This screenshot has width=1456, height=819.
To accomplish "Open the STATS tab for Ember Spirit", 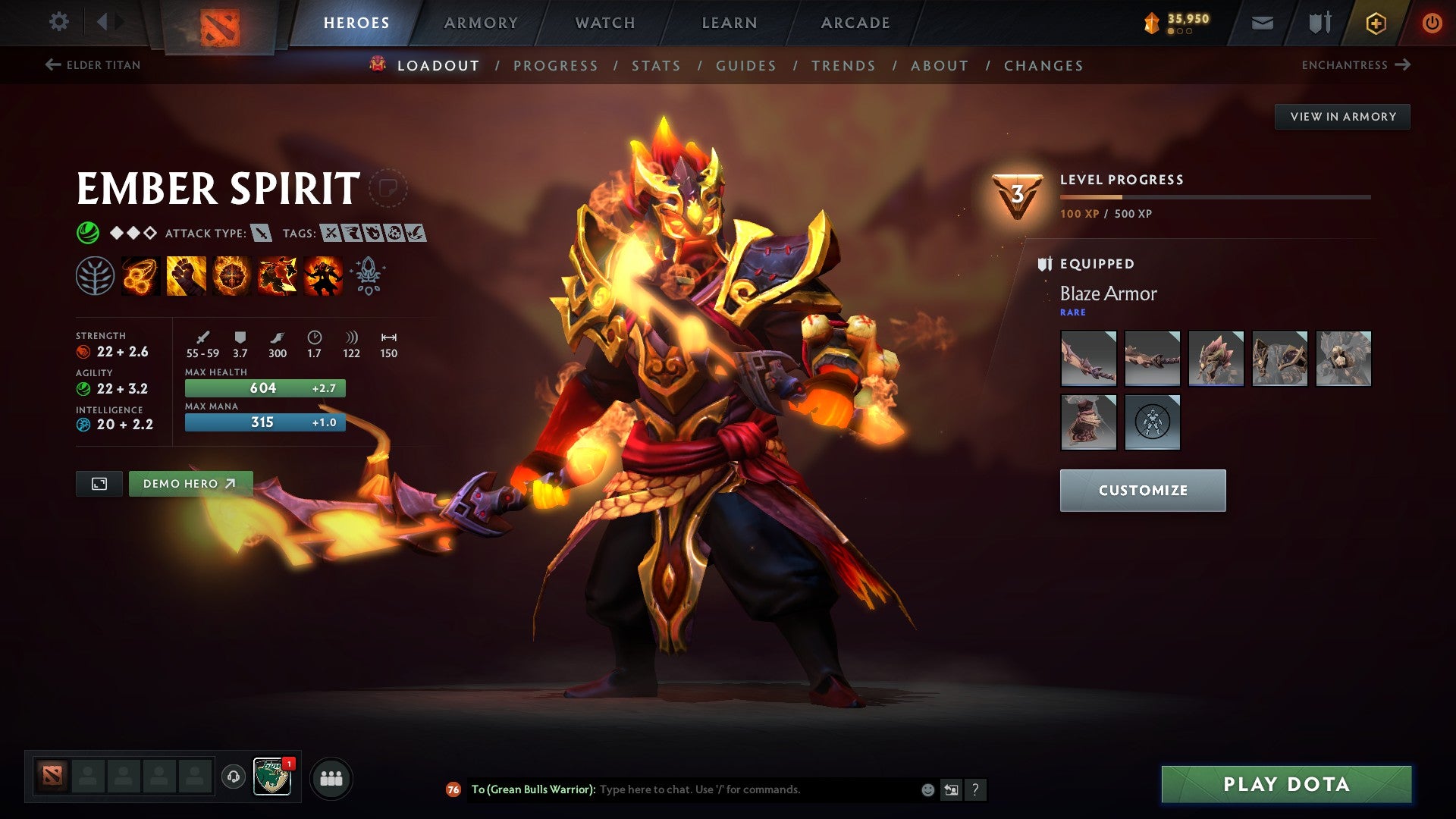I will pos(657,65).
